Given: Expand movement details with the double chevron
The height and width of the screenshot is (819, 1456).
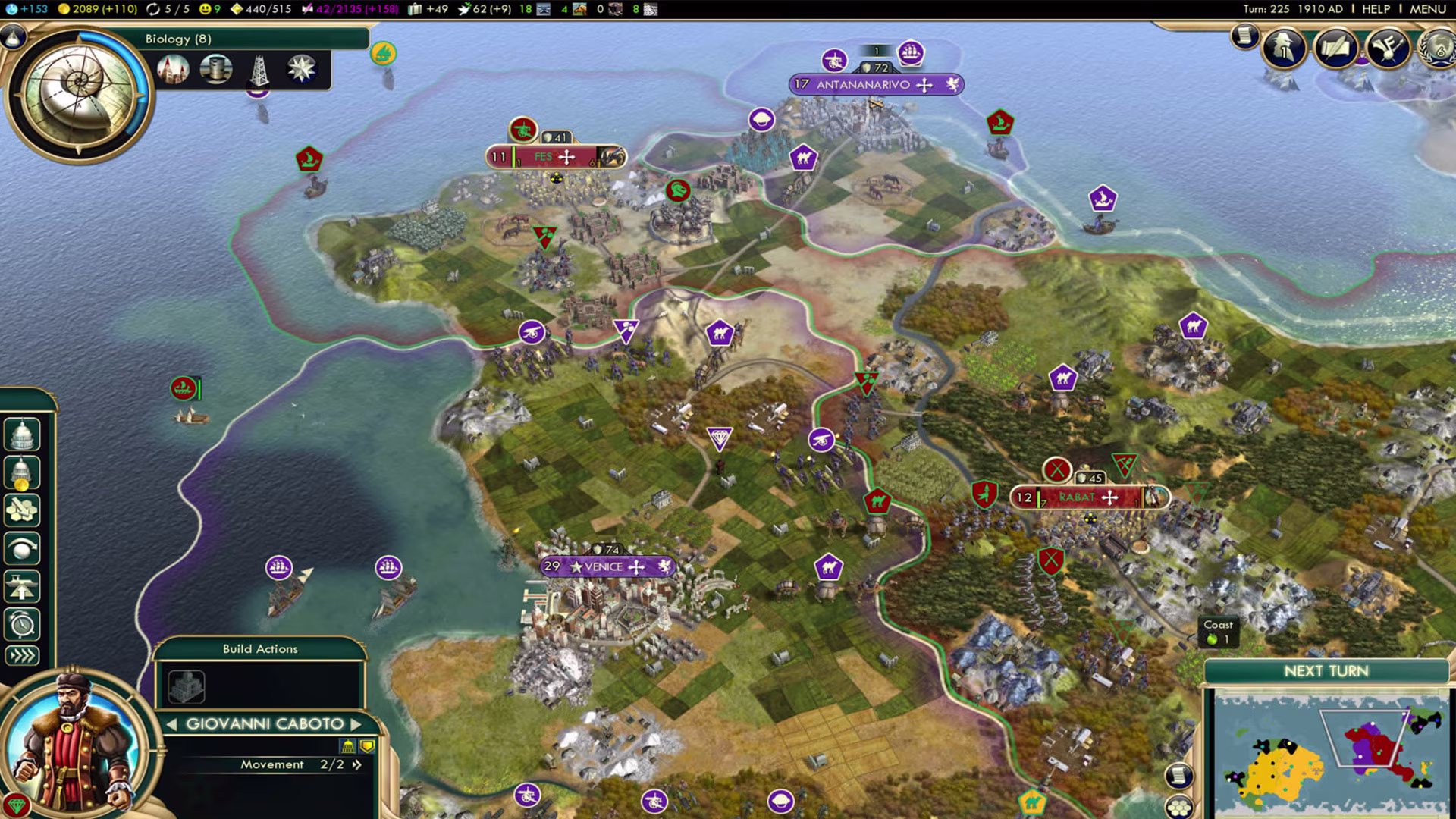Looking at the screenshot, I should (356, 764).
